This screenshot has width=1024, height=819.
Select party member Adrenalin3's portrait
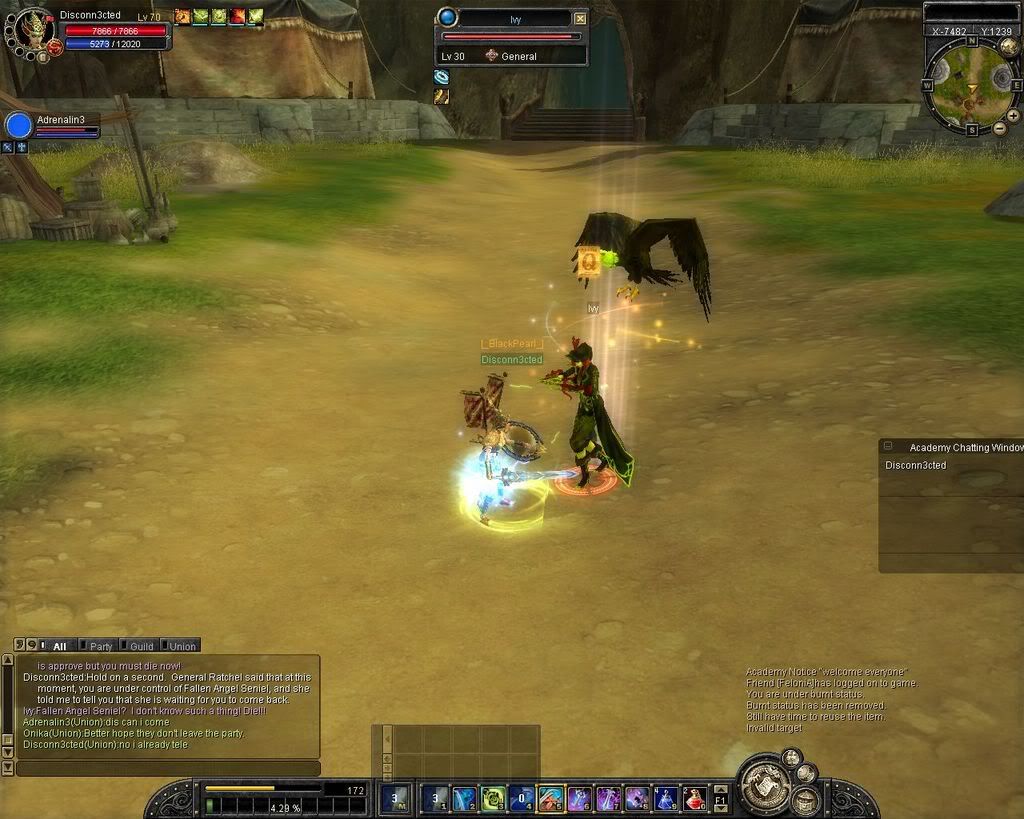[19, 126]
